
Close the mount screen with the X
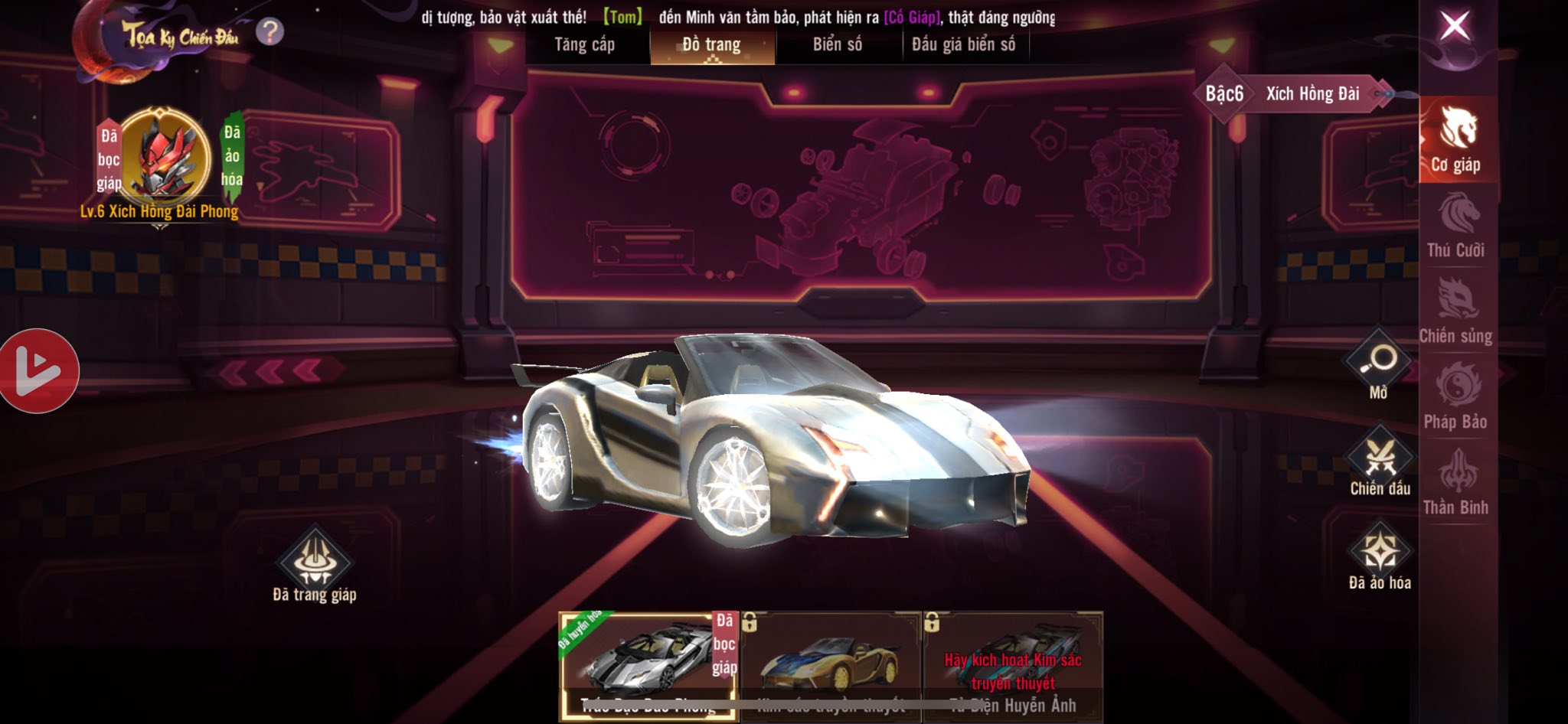click(1455, 27)
